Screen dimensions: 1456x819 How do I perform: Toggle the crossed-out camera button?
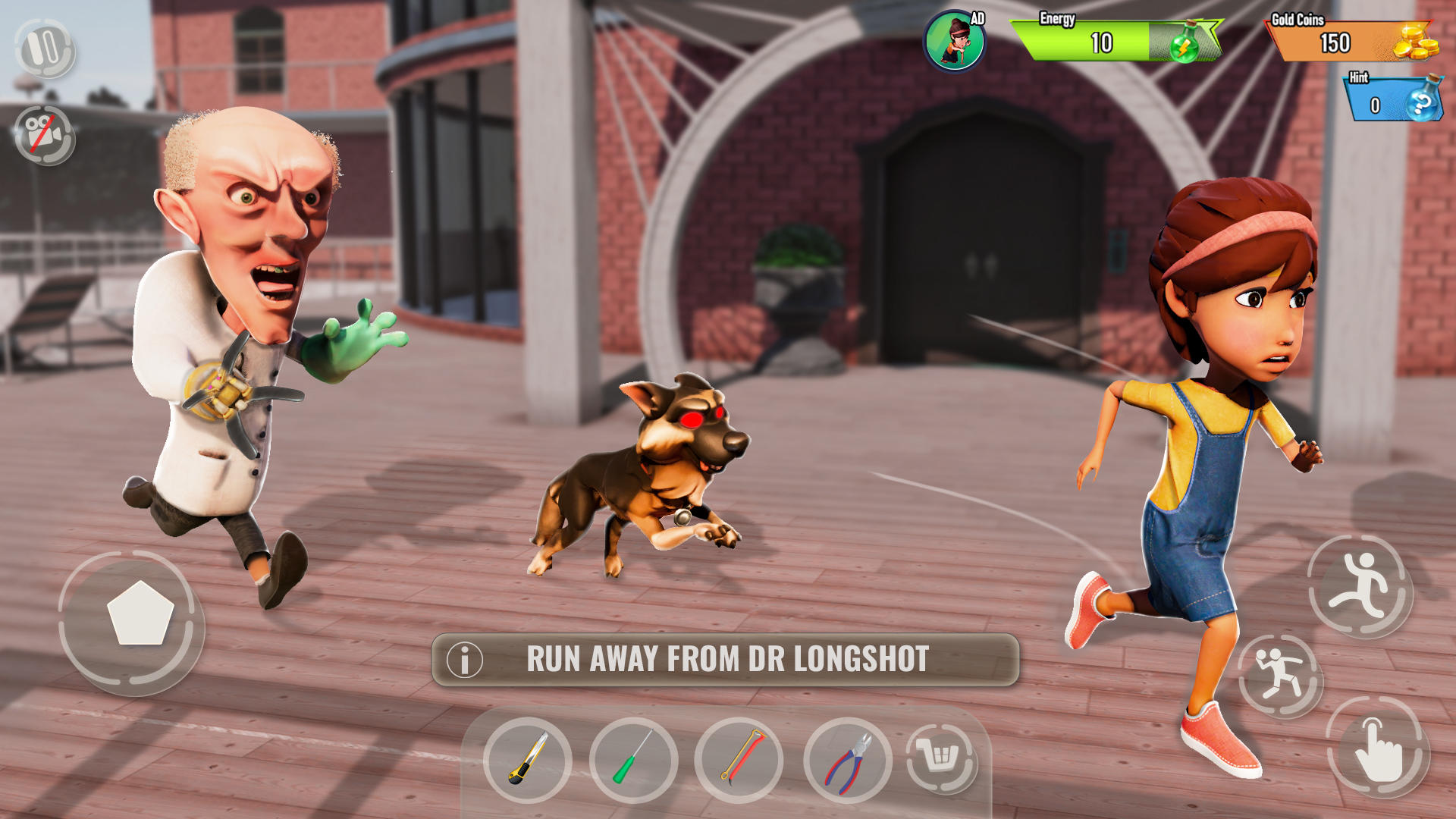[45, 135]
